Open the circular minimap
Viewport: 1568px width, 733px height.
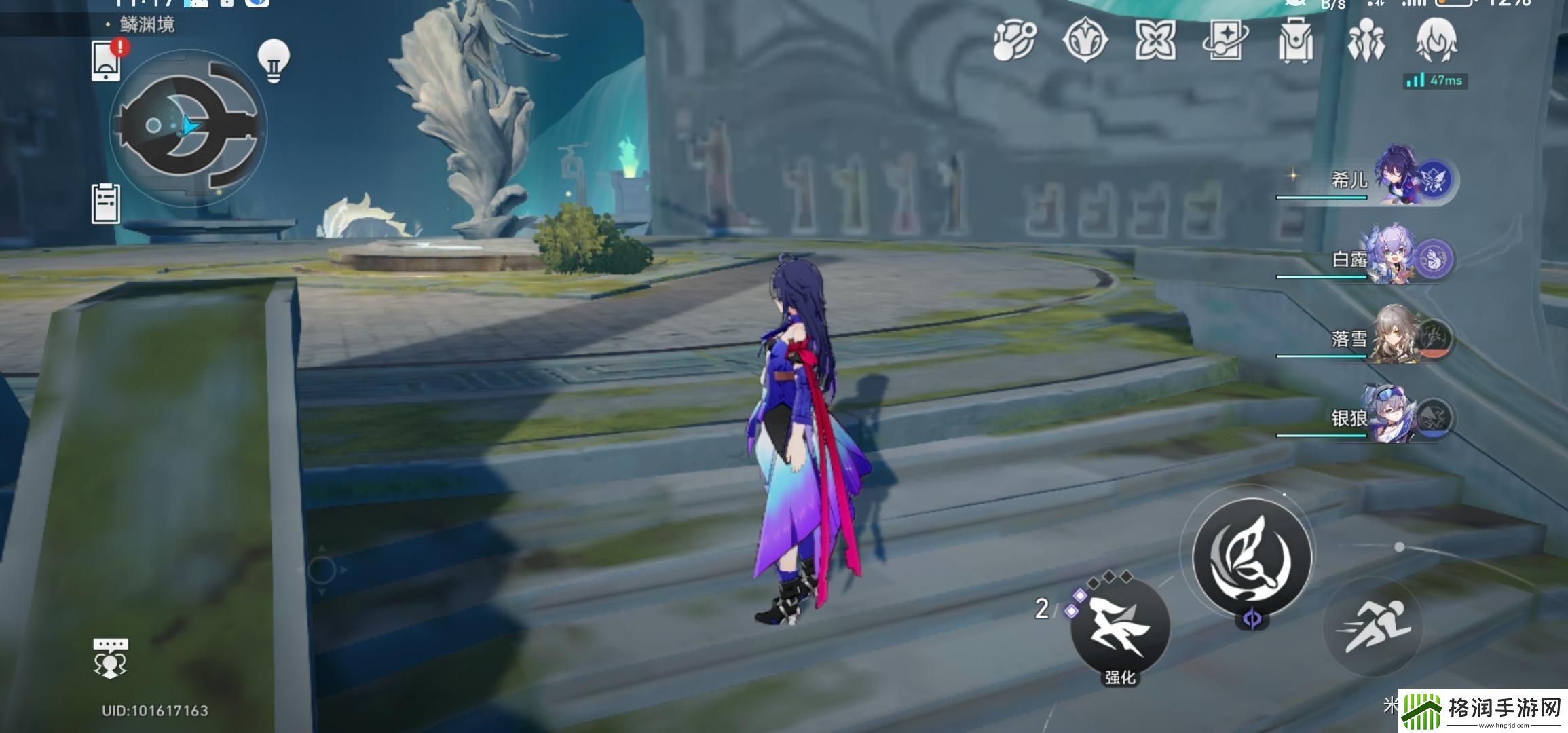[x=189, y=127]
